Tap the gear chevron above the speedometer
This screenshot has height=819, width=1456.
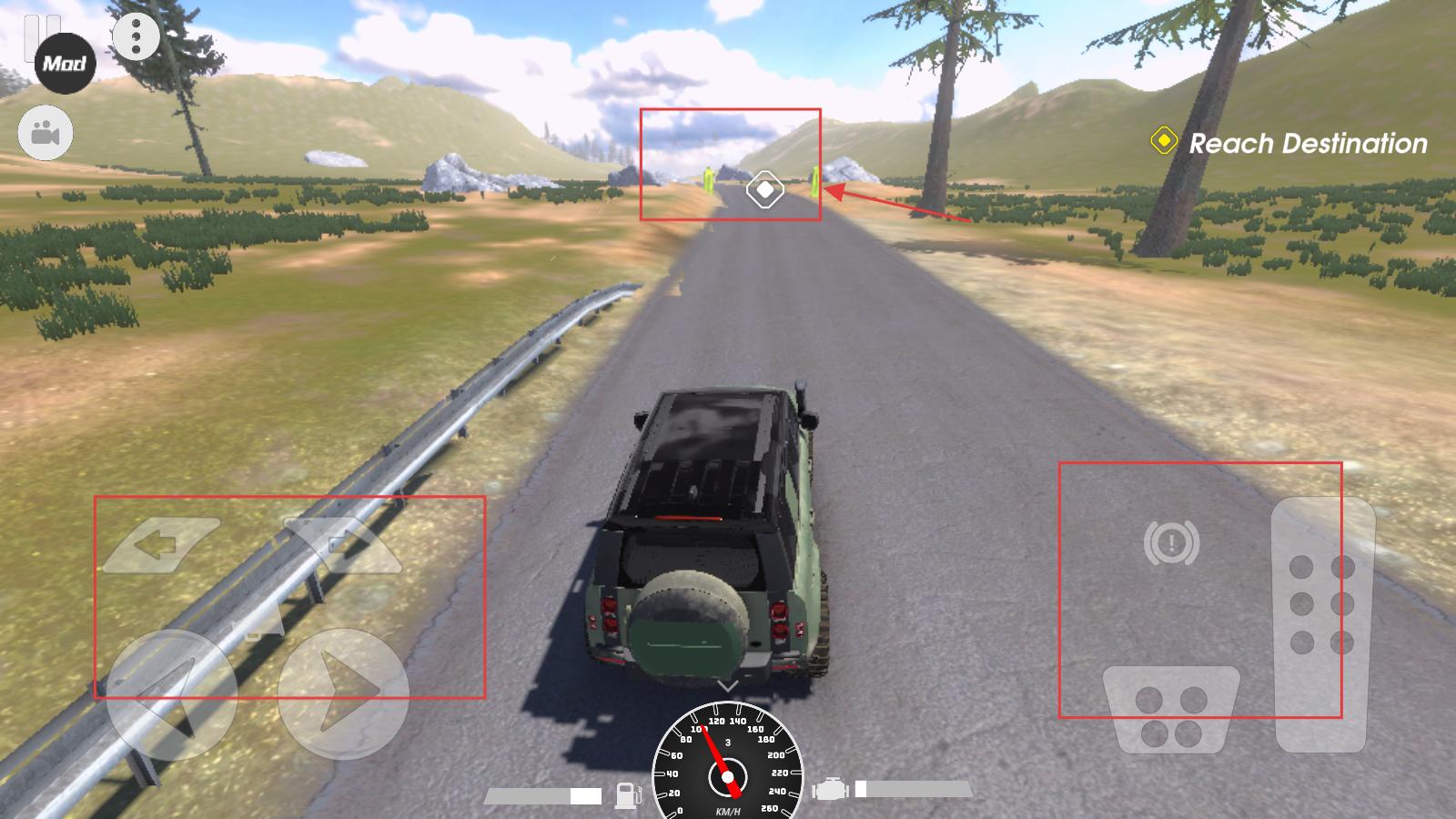727,685
